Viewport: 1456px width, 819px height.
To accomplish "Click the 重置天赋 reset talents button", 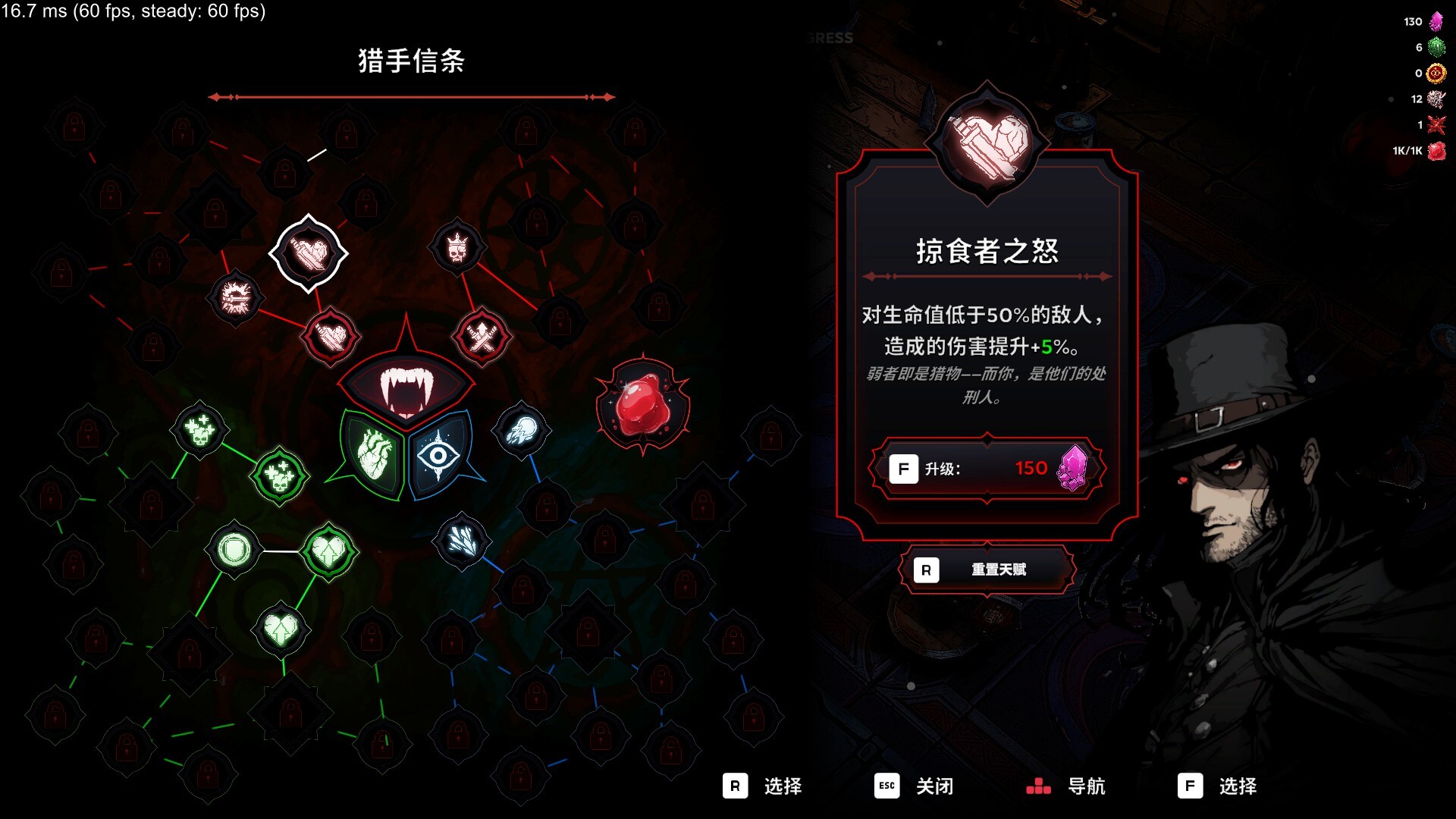I will tap(986, 569).
